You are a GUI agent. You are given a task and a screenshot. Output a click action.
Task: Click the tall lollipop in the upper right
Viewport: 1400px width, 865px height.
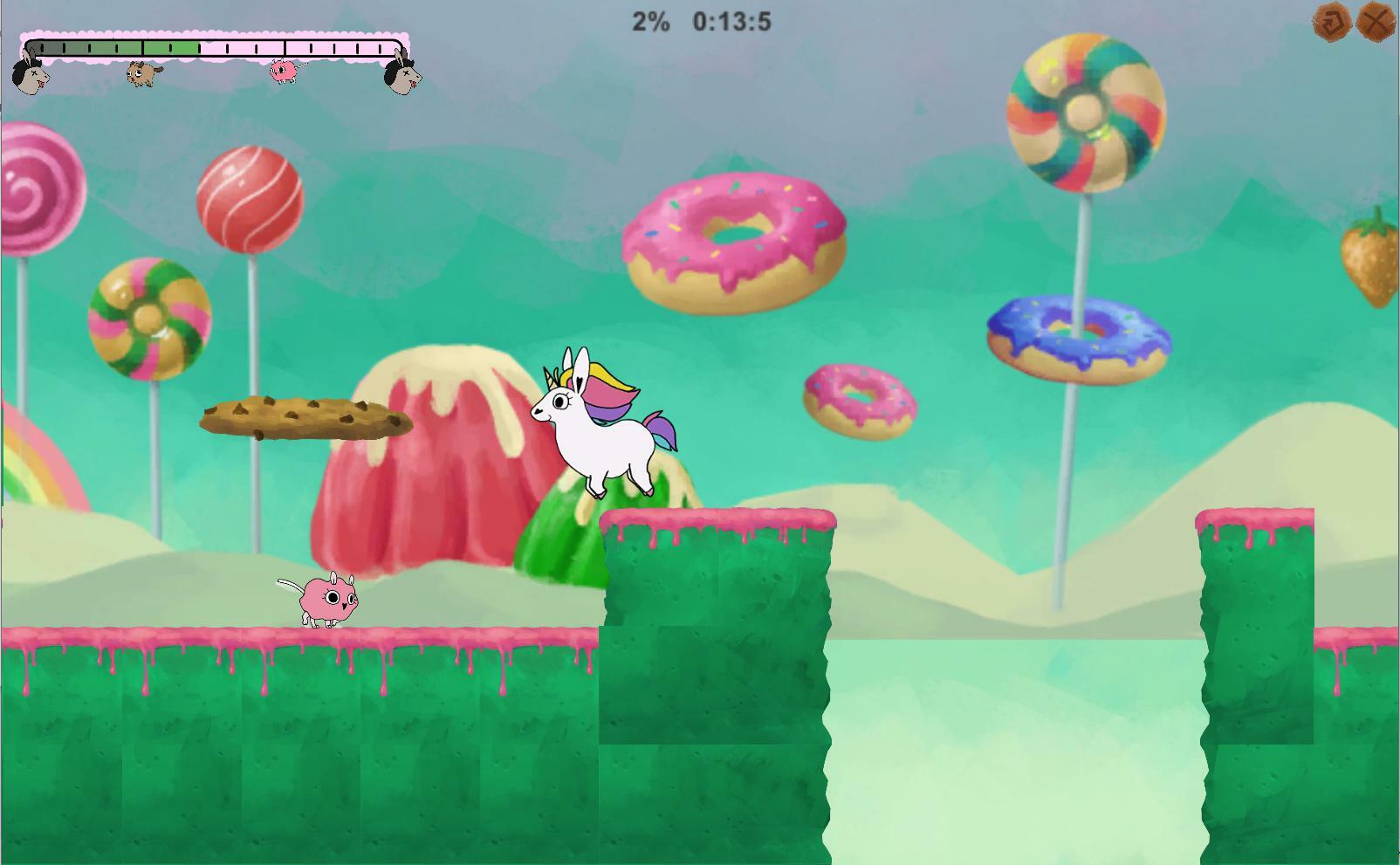pyautogui.click(x=1086, y=113)
